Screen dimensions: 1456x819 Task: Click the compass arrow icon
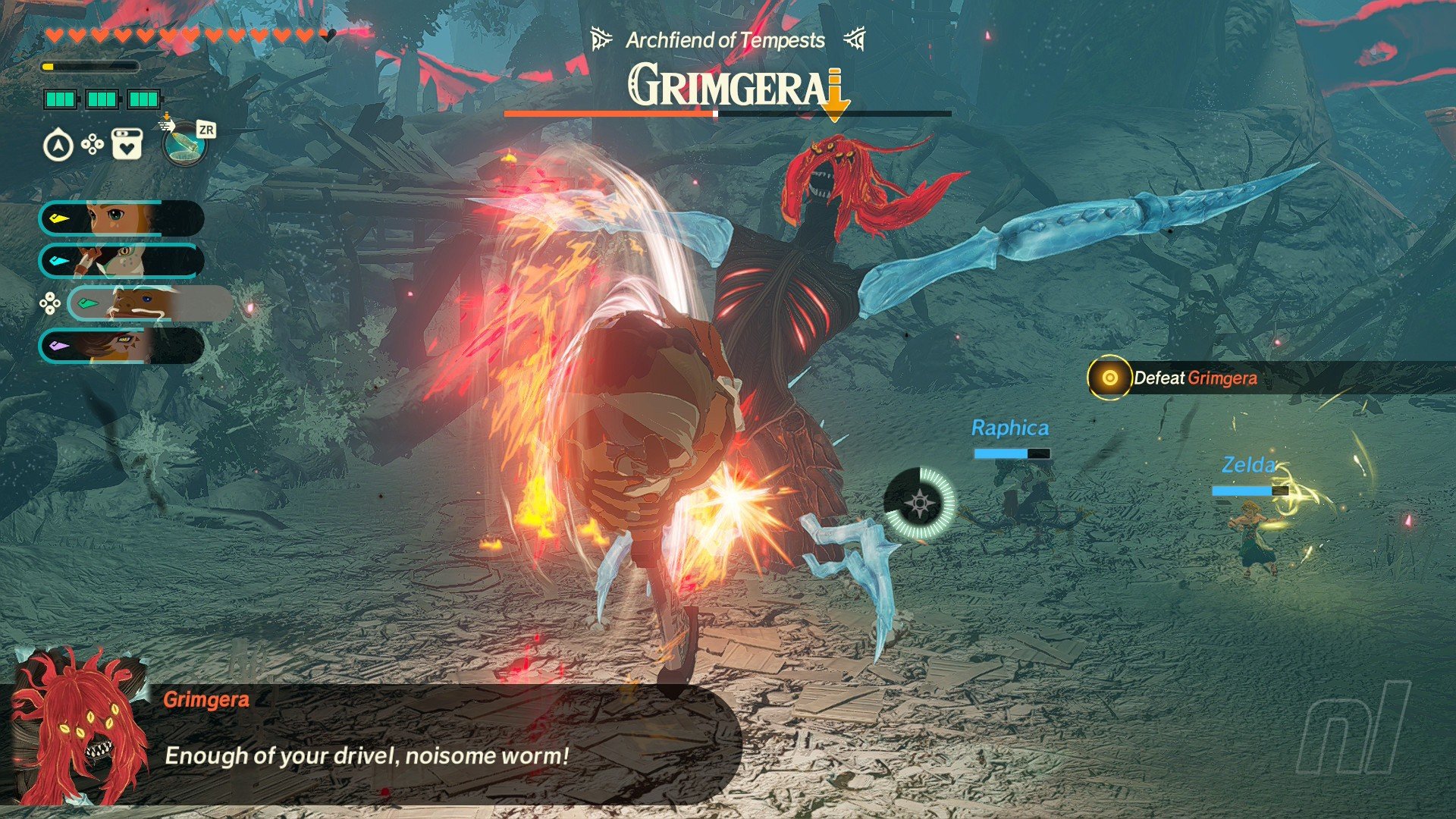tap(58, 145)
